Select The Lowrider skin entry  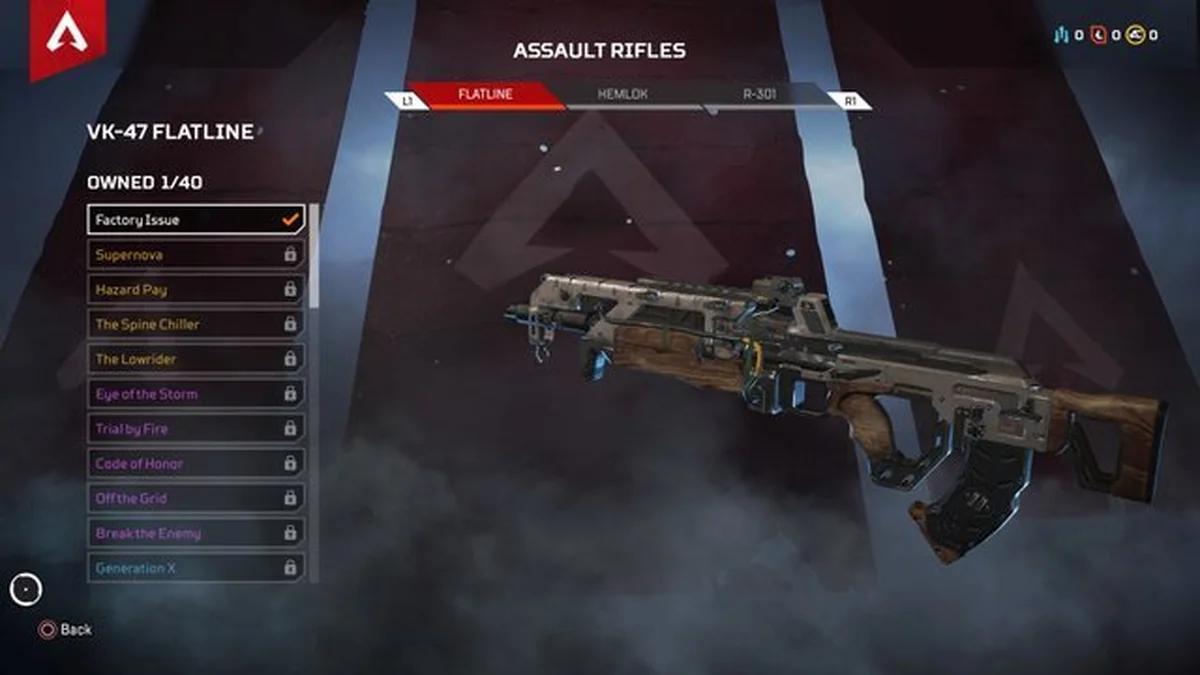196,359
